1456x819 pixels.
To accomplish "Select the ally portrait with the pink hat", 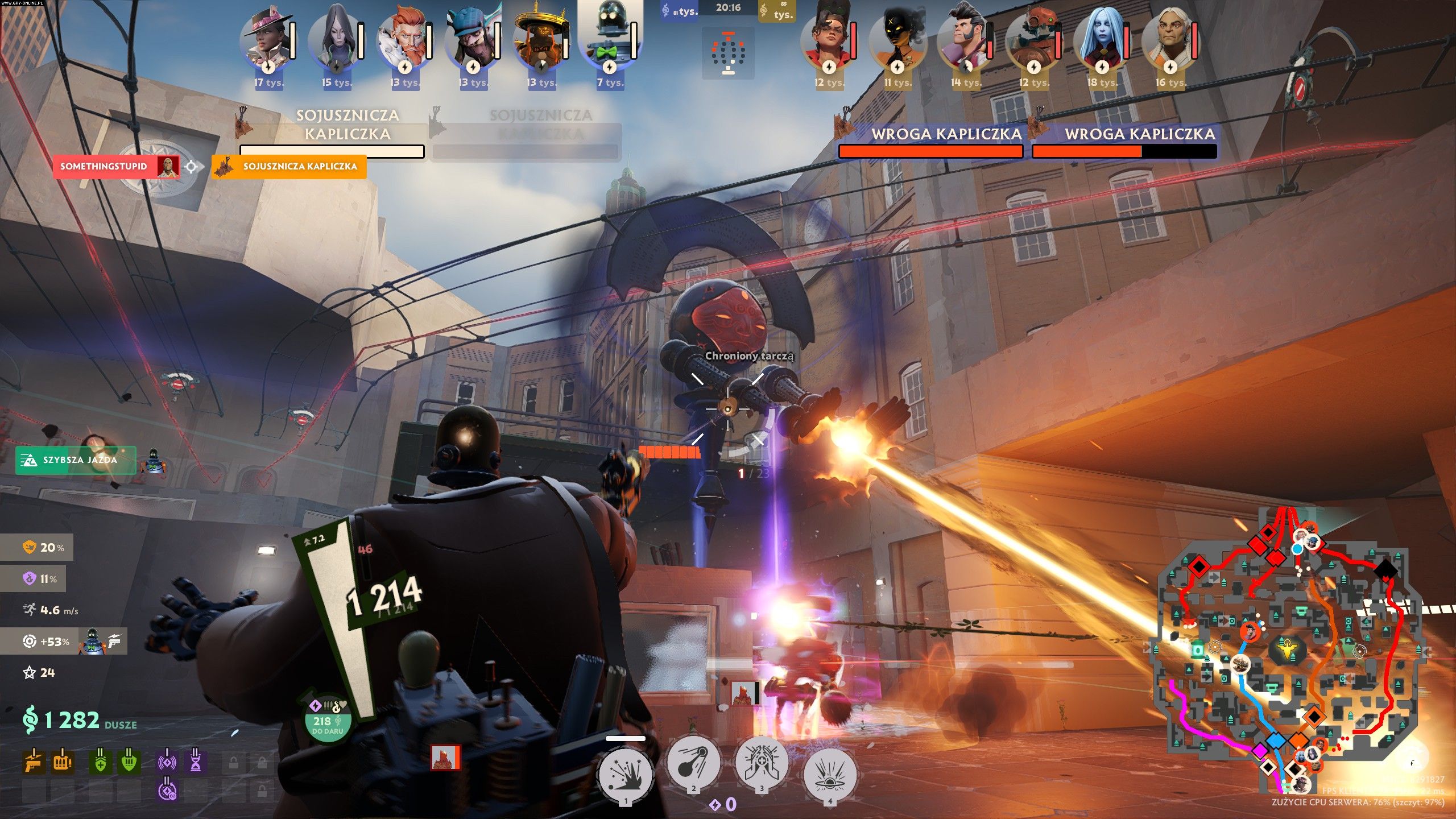I will coord(267,40).
